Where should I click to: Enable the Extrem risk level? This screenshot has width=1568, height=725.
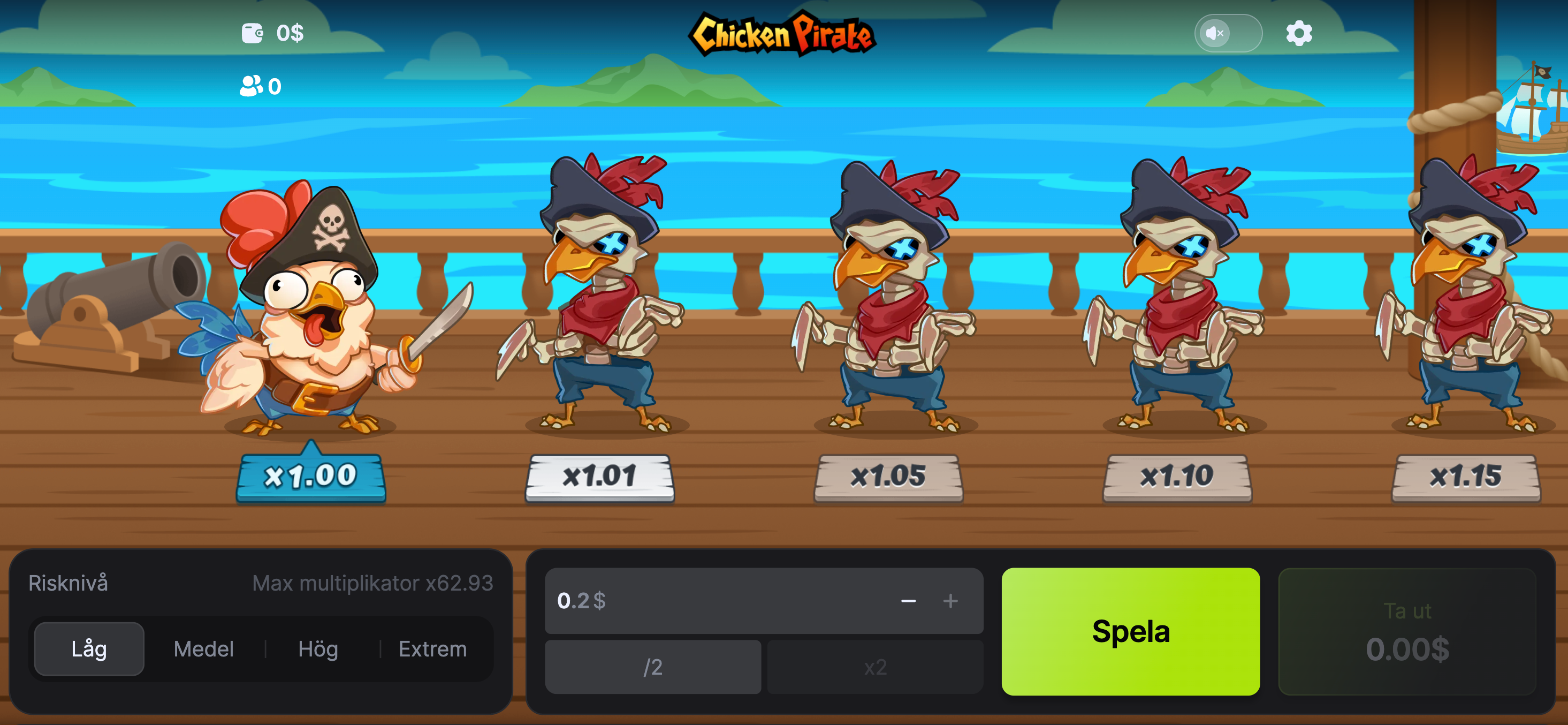tap(433, 649)
